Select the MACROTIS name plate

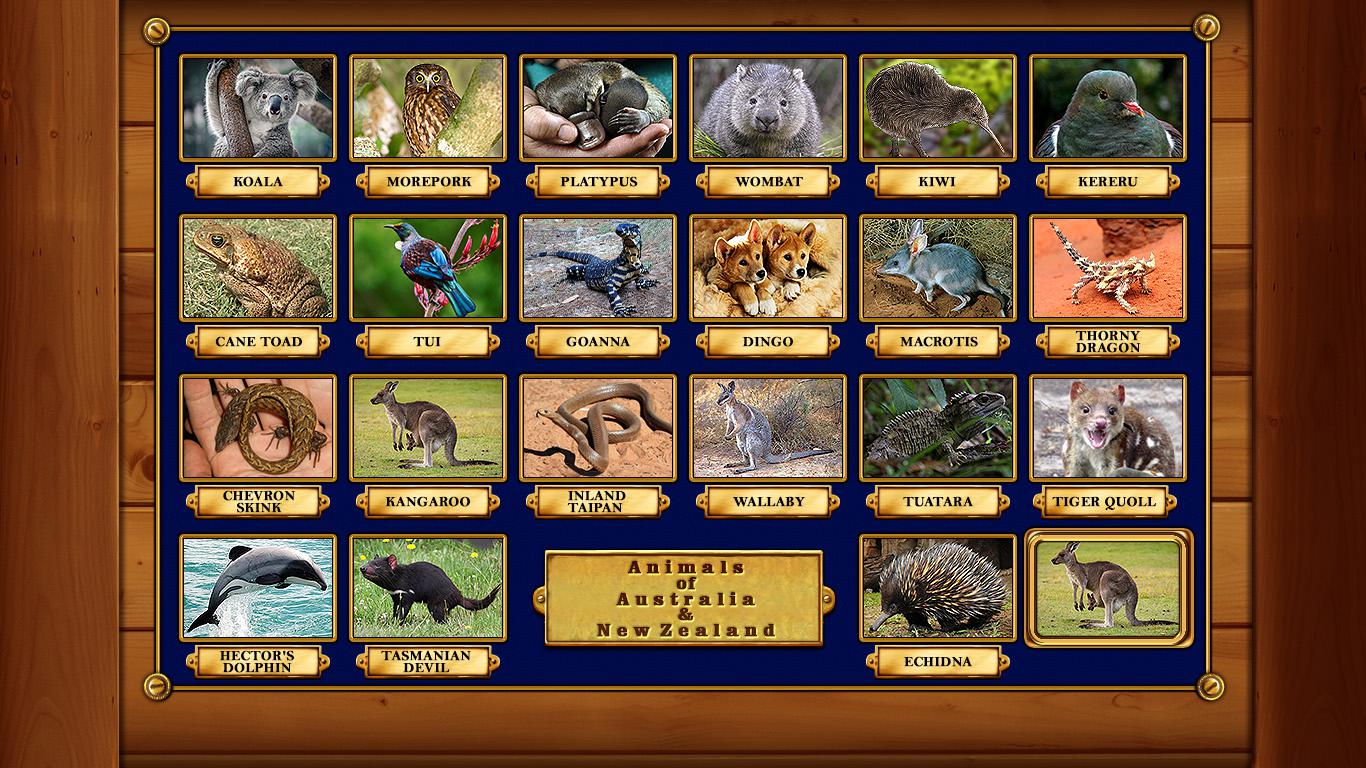(938, 342)
